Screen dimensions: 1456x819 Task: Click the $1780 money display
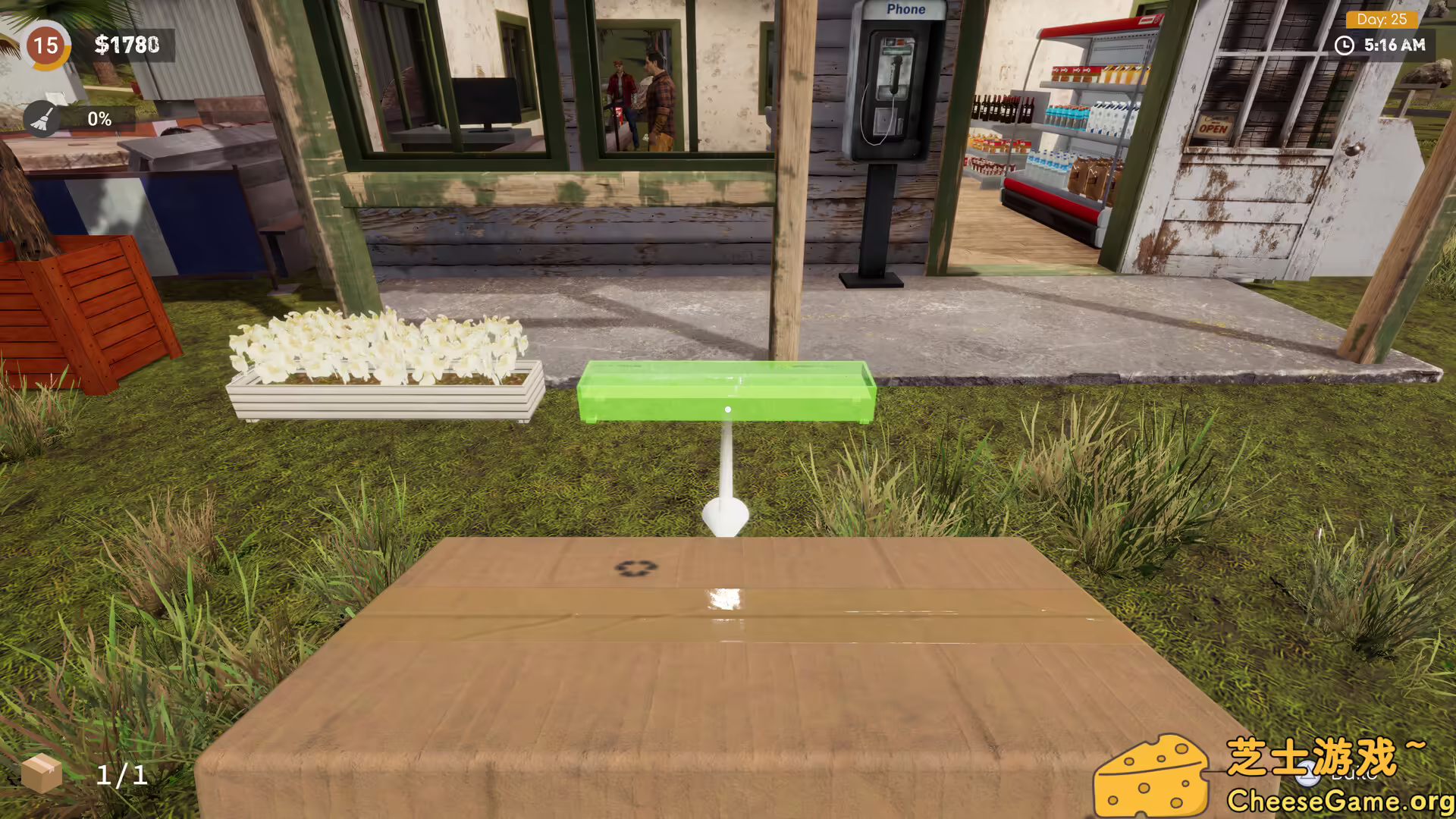click(124, 45)
